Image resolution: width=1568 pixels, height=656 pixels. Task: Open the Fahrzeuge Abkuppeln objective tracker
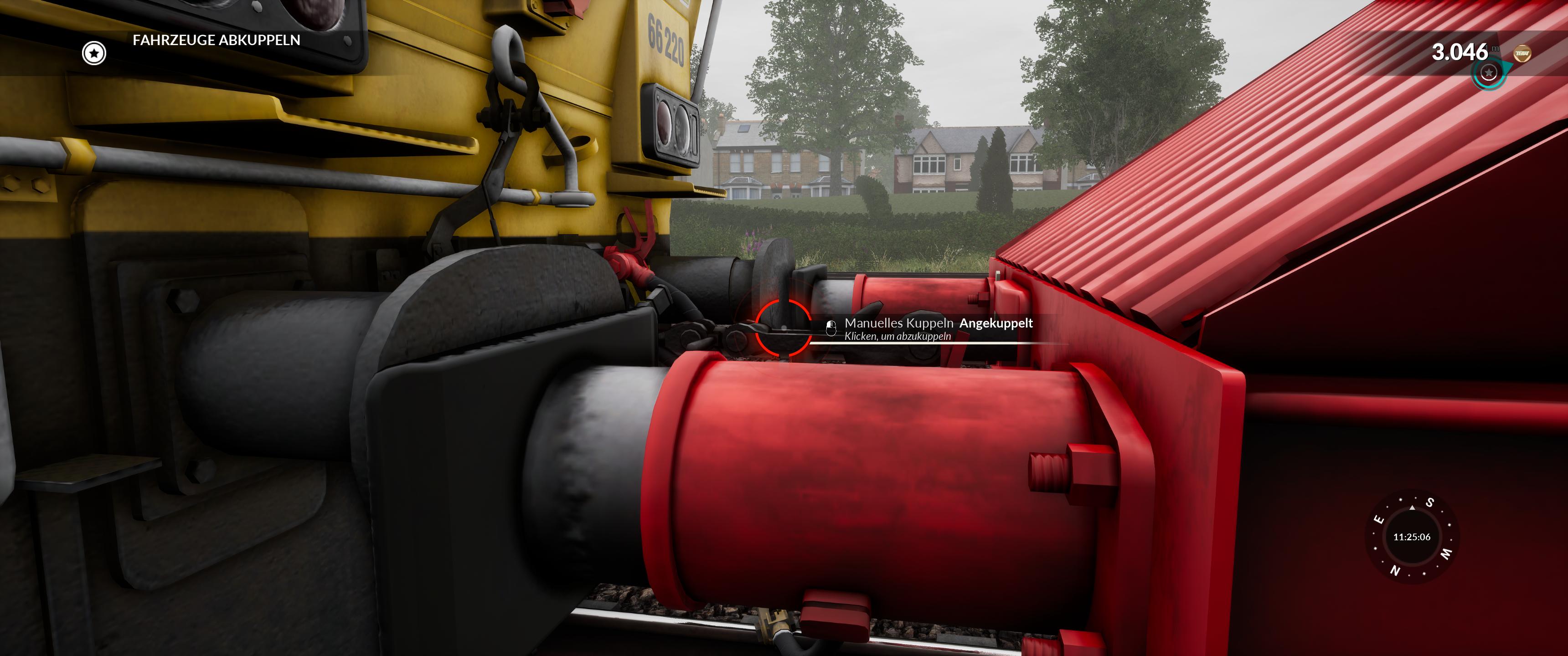tap(216, 40)
